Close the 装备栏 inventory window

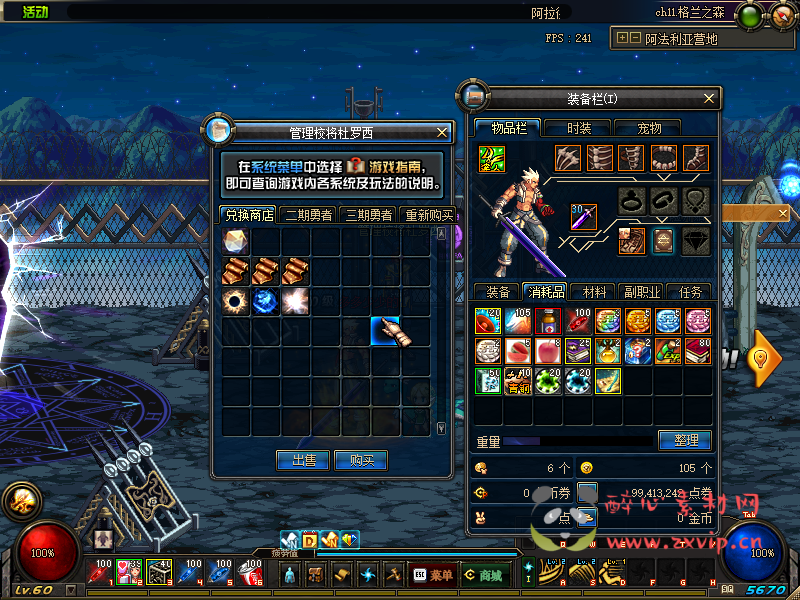pos(710,98)
